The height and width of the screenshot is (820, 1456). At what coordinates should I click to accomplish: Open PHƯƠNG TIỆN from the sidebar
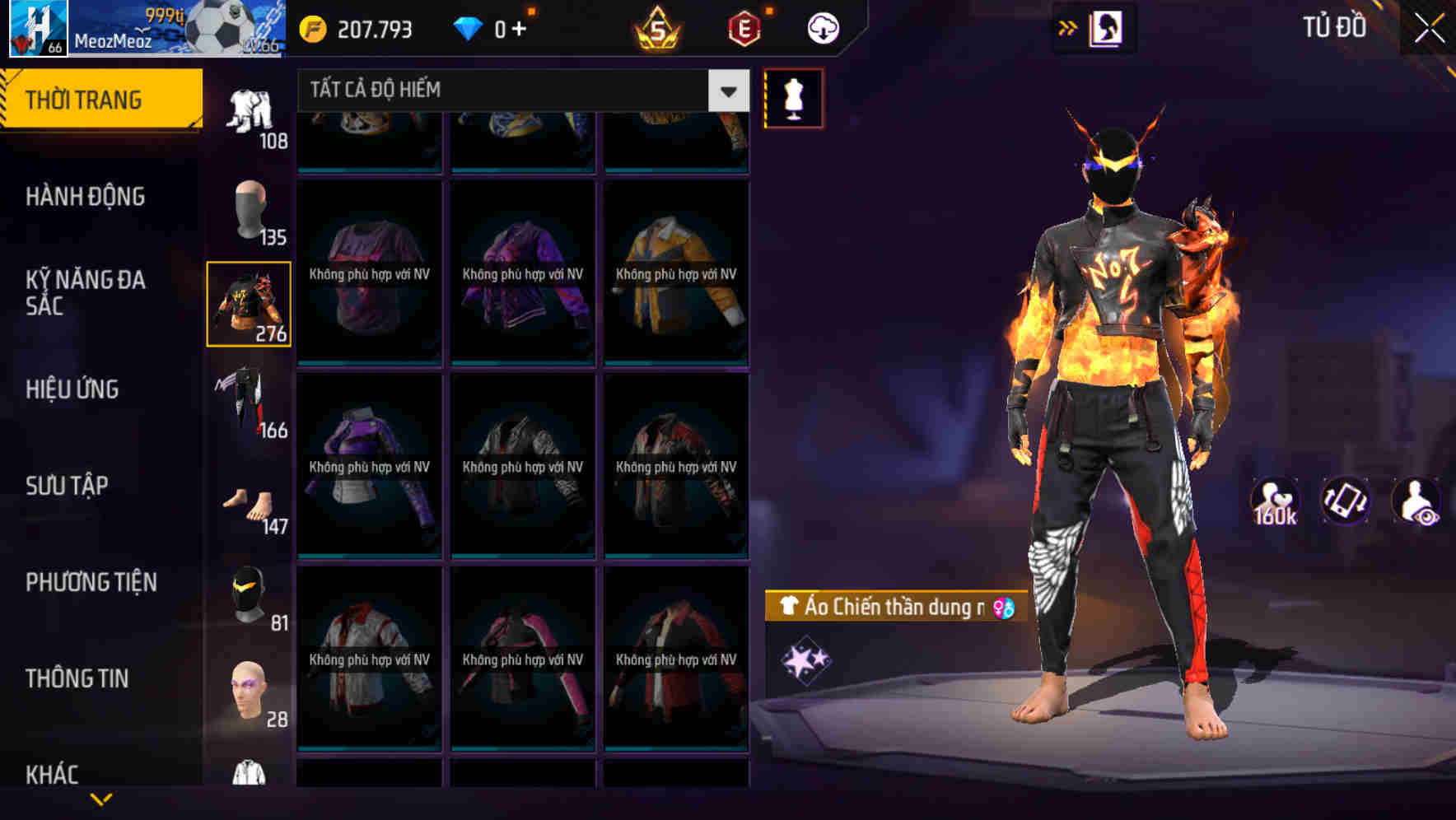click(x=89, y=582)
